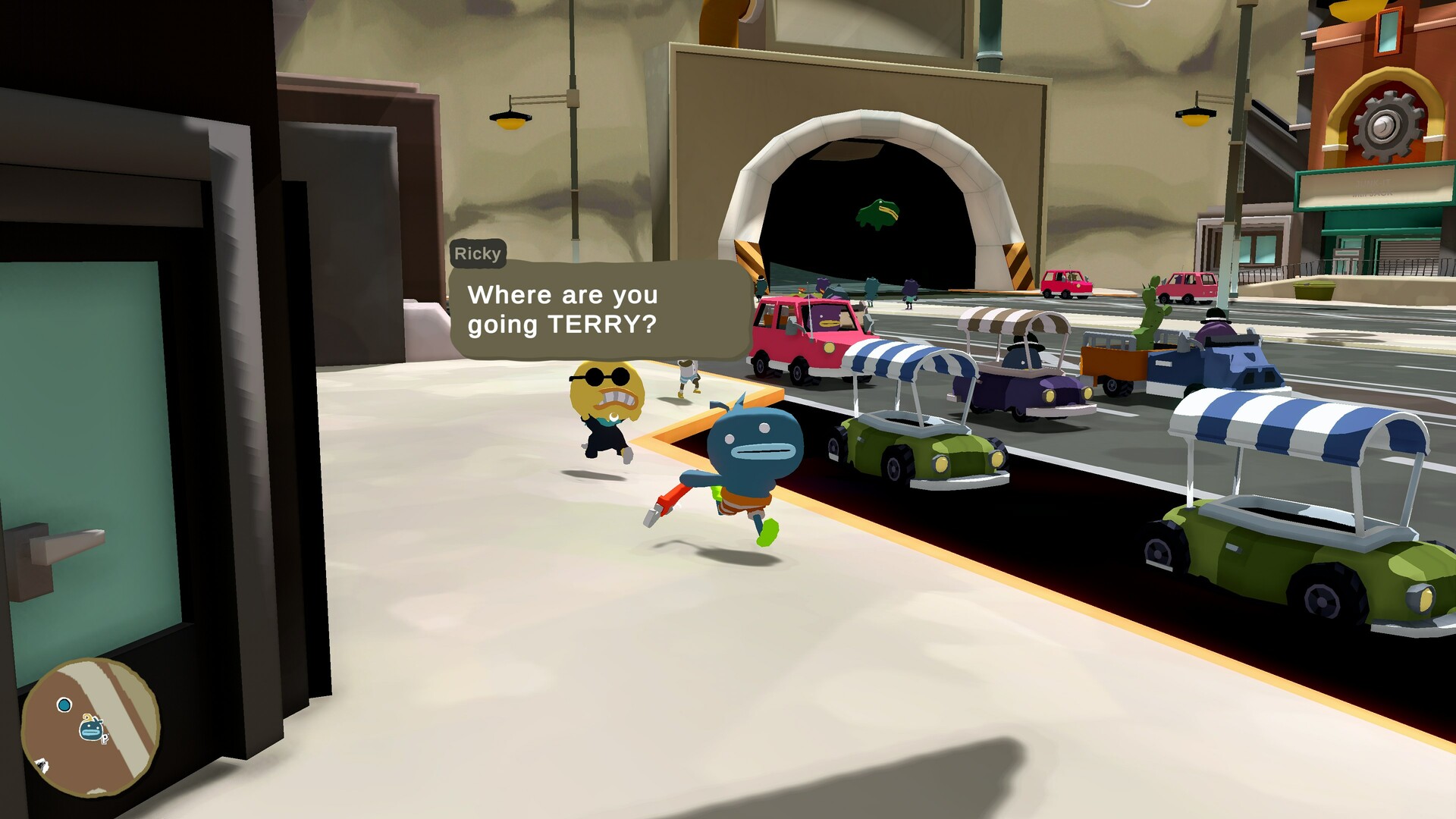Click the blue objective dot on the minimap
This screenshot has height=819, width=1456.
(64, 704)
